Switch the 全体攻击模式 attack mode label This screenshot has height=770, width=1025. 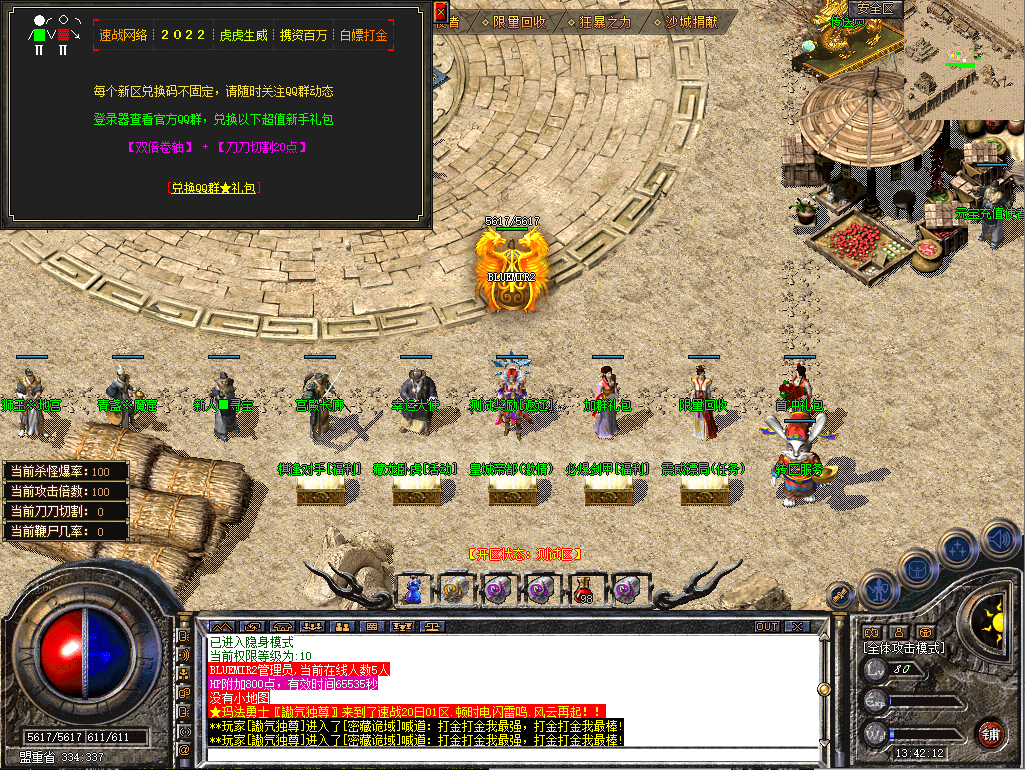click(x=903, y=648)
